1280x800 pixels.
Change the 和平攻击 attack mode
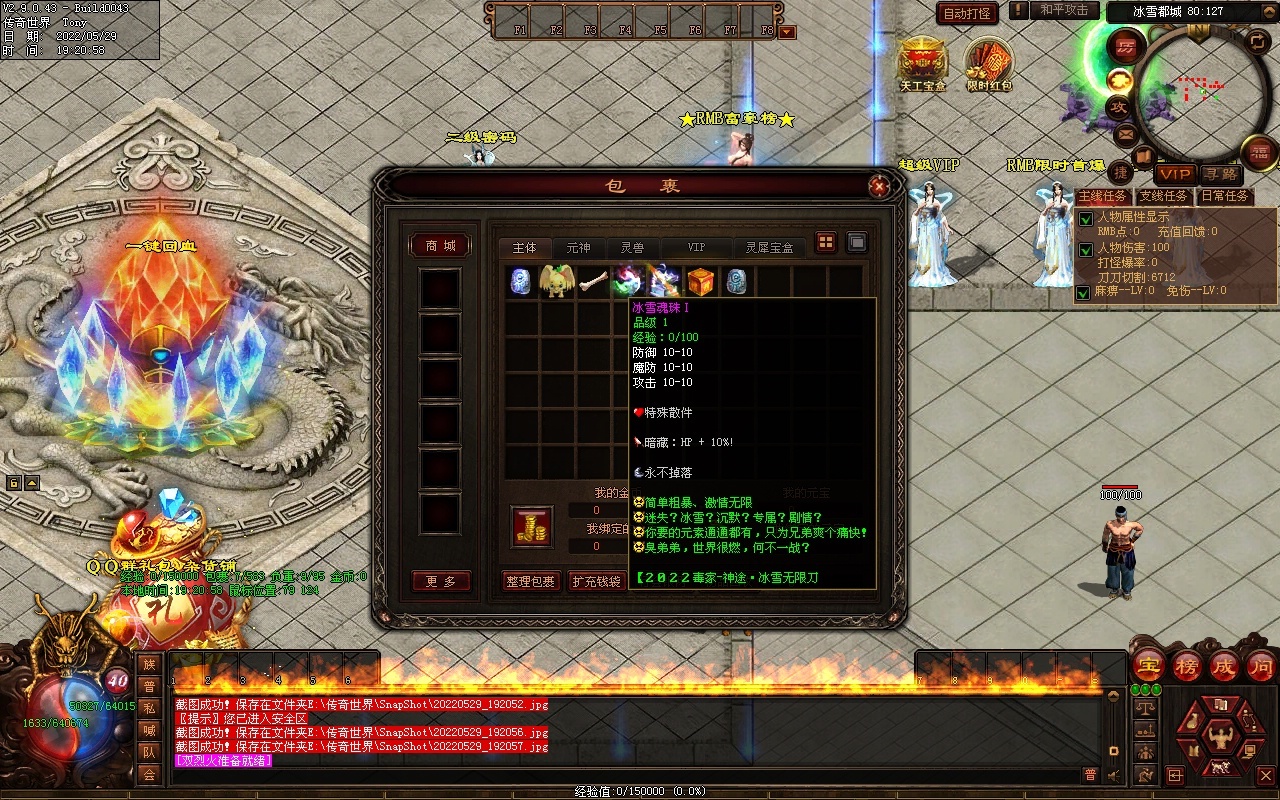coord(1063,11)
